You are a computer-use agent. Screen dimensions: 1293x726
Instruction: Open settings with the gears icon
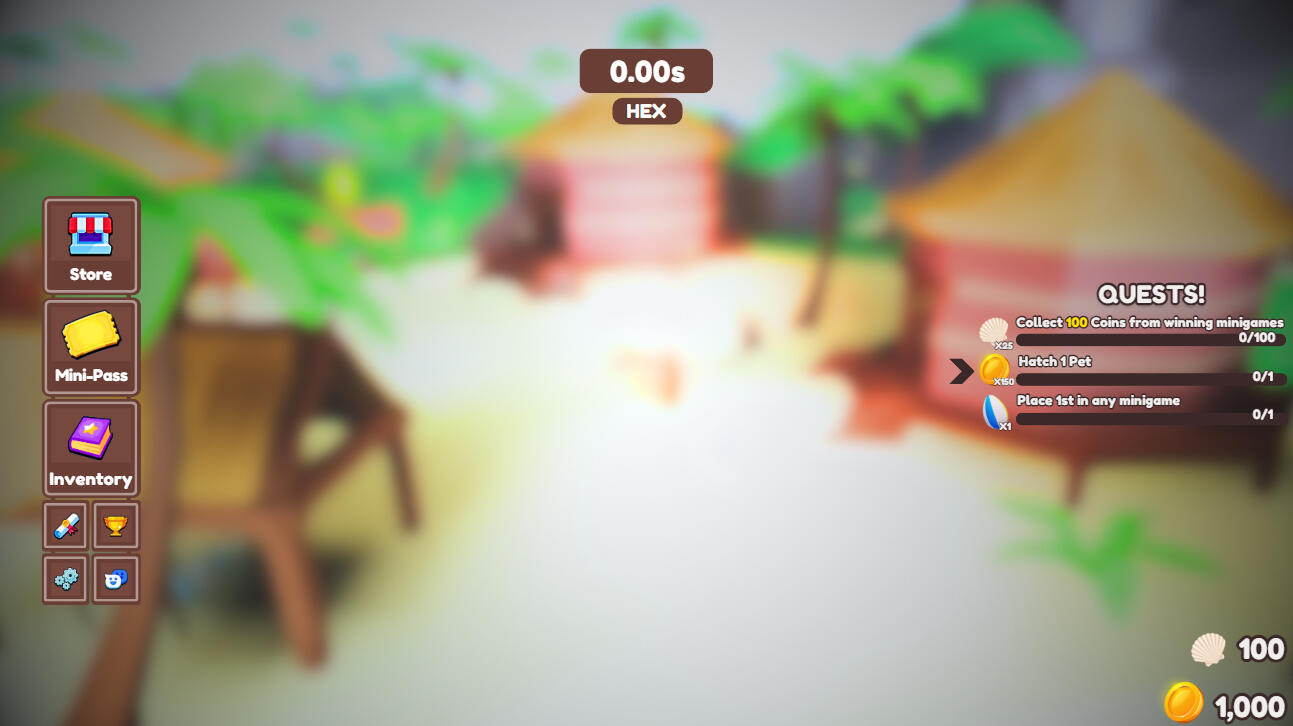66,579
